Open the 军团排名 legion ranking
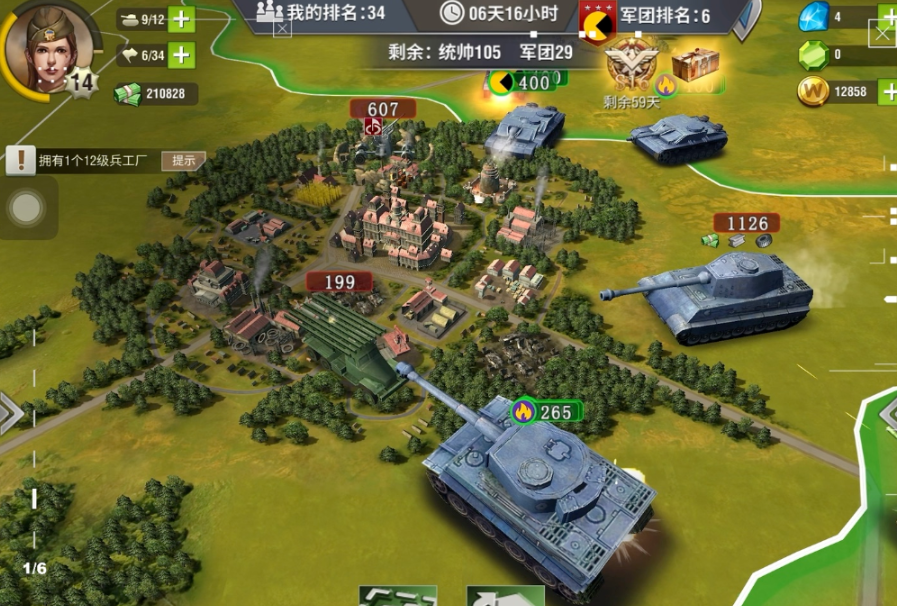This screenshot has width=897, height=606. [660, 15]
